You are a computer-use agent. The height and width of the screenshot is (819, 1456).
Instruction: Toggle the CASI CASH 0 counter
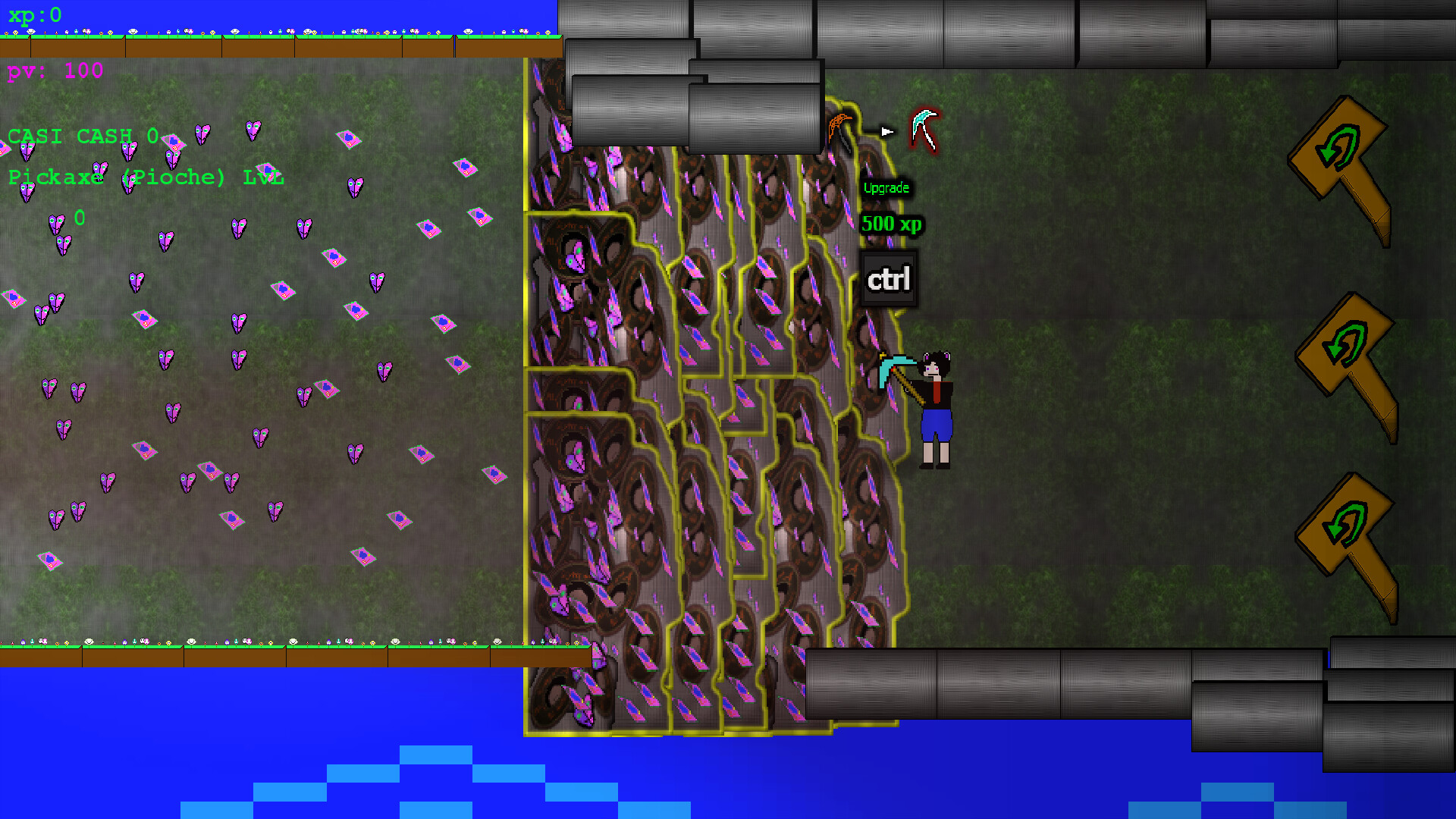[x=82, y=136]
